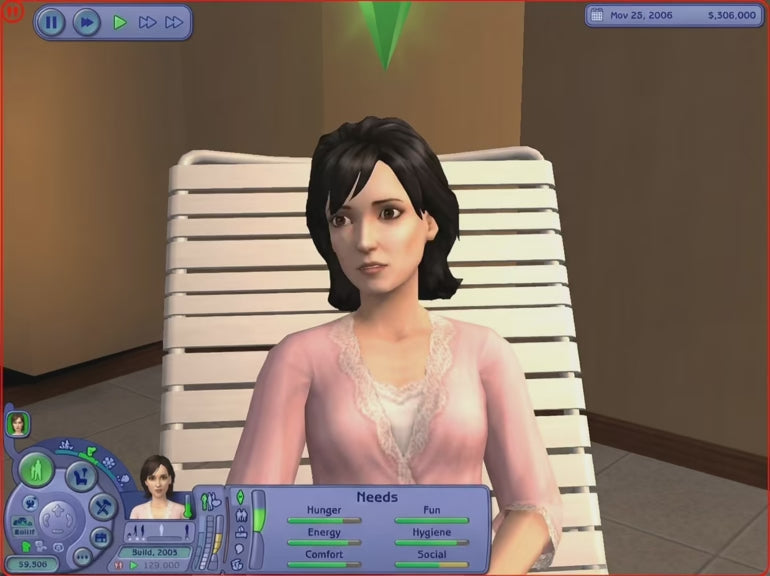Open the speech-bubble panel tab

coord(240,547)
